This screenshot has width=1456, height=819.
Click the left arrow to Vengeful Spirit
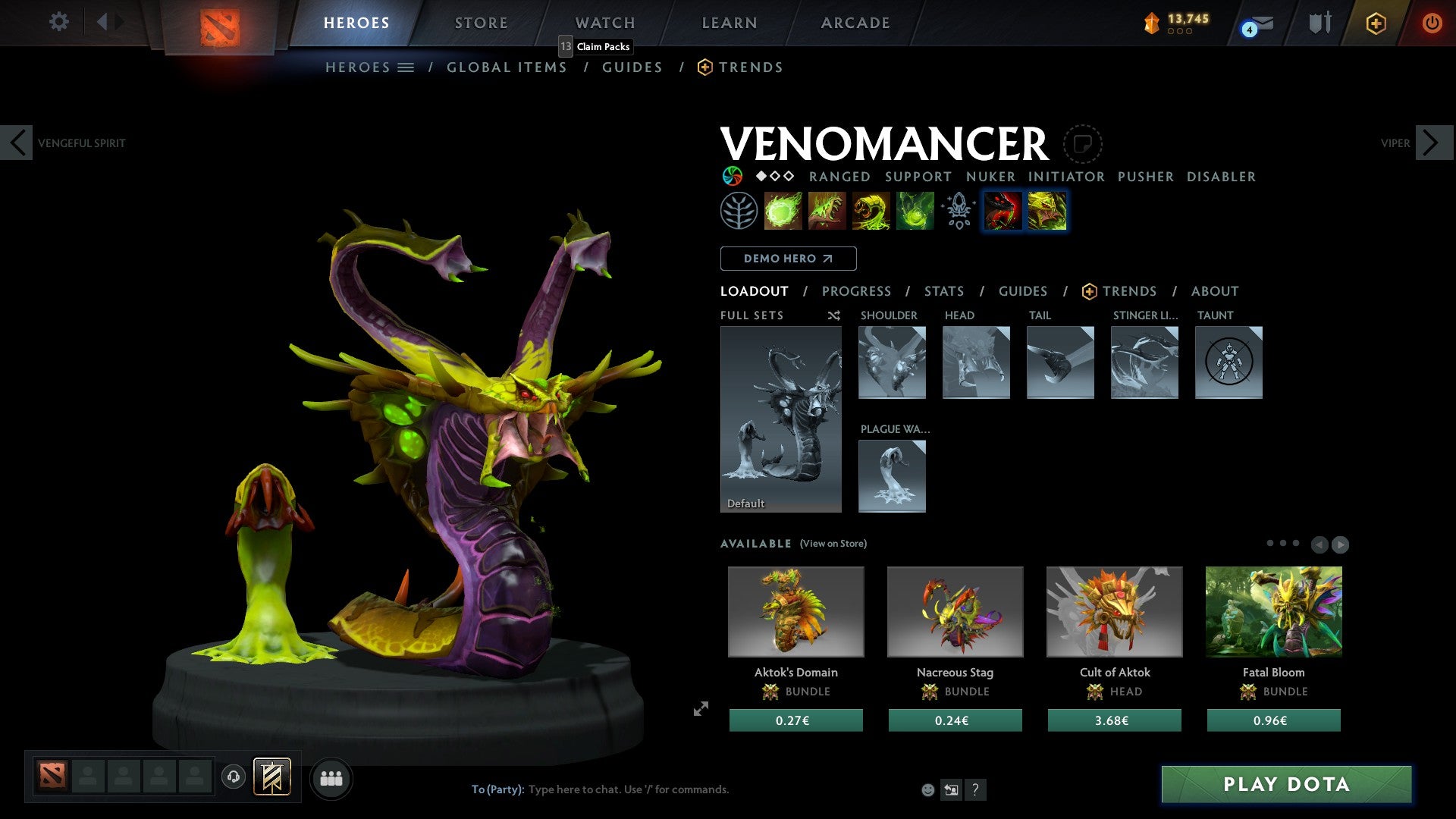[x=17, y=142]
